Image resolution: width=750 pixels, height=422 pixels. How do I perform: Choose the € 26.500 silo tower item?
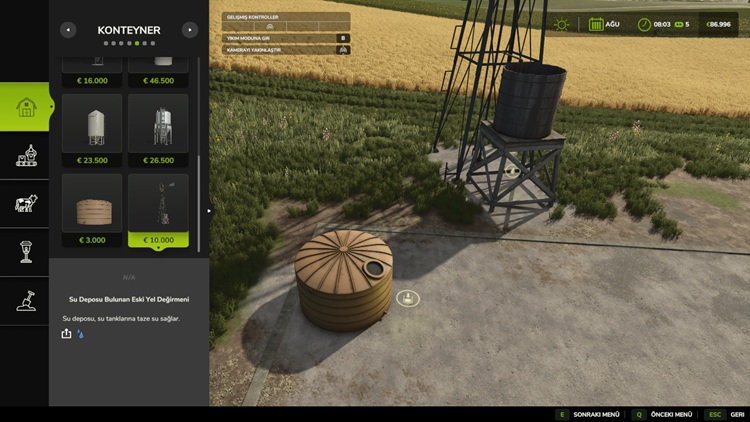pos(158,129)
